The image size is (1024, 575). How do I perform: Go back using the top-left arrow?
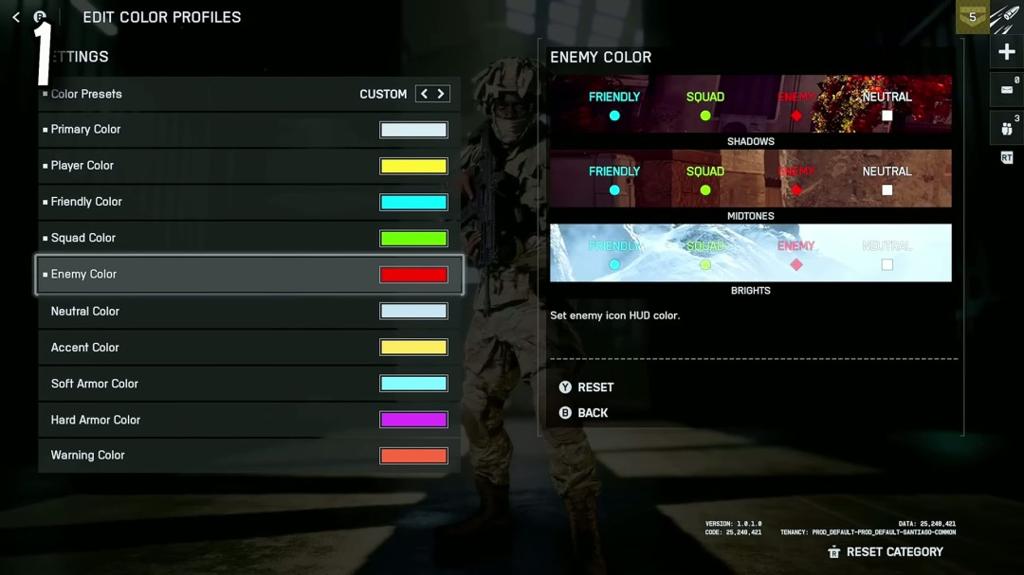pos(16,17)
